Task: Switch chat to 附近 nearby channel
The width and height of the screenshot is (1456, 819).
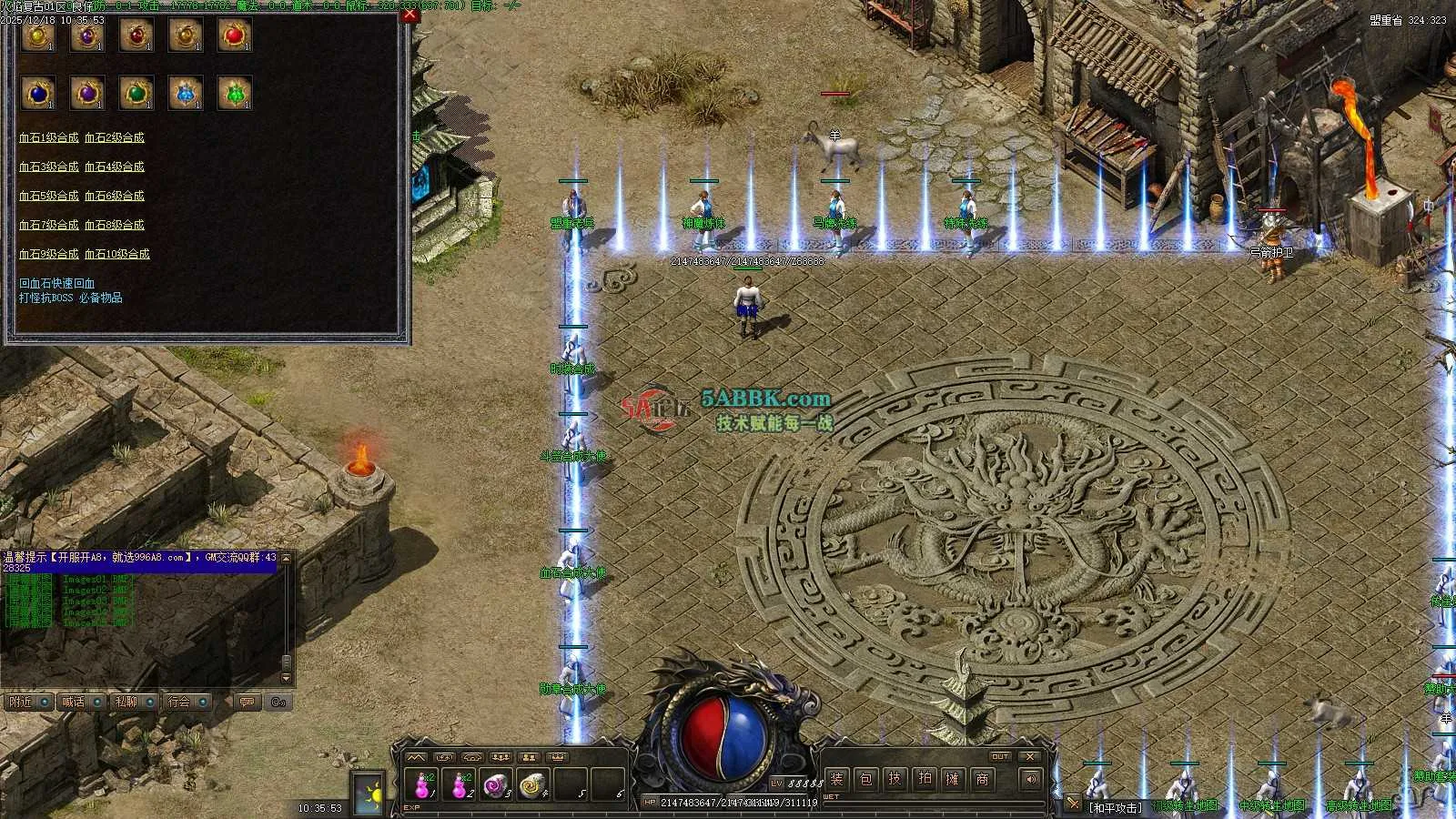Action: click(25, 702)
